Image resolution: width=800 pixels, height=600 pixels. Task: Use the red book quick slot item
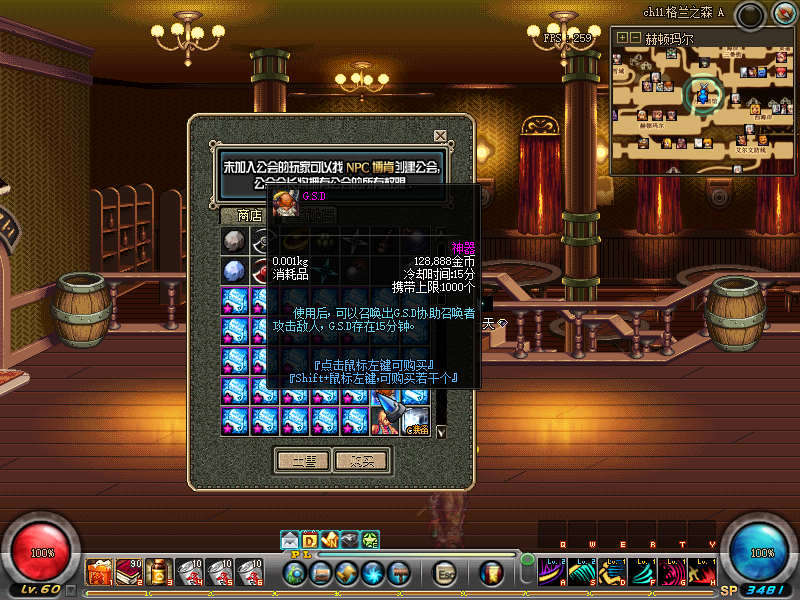click(130, 572)
